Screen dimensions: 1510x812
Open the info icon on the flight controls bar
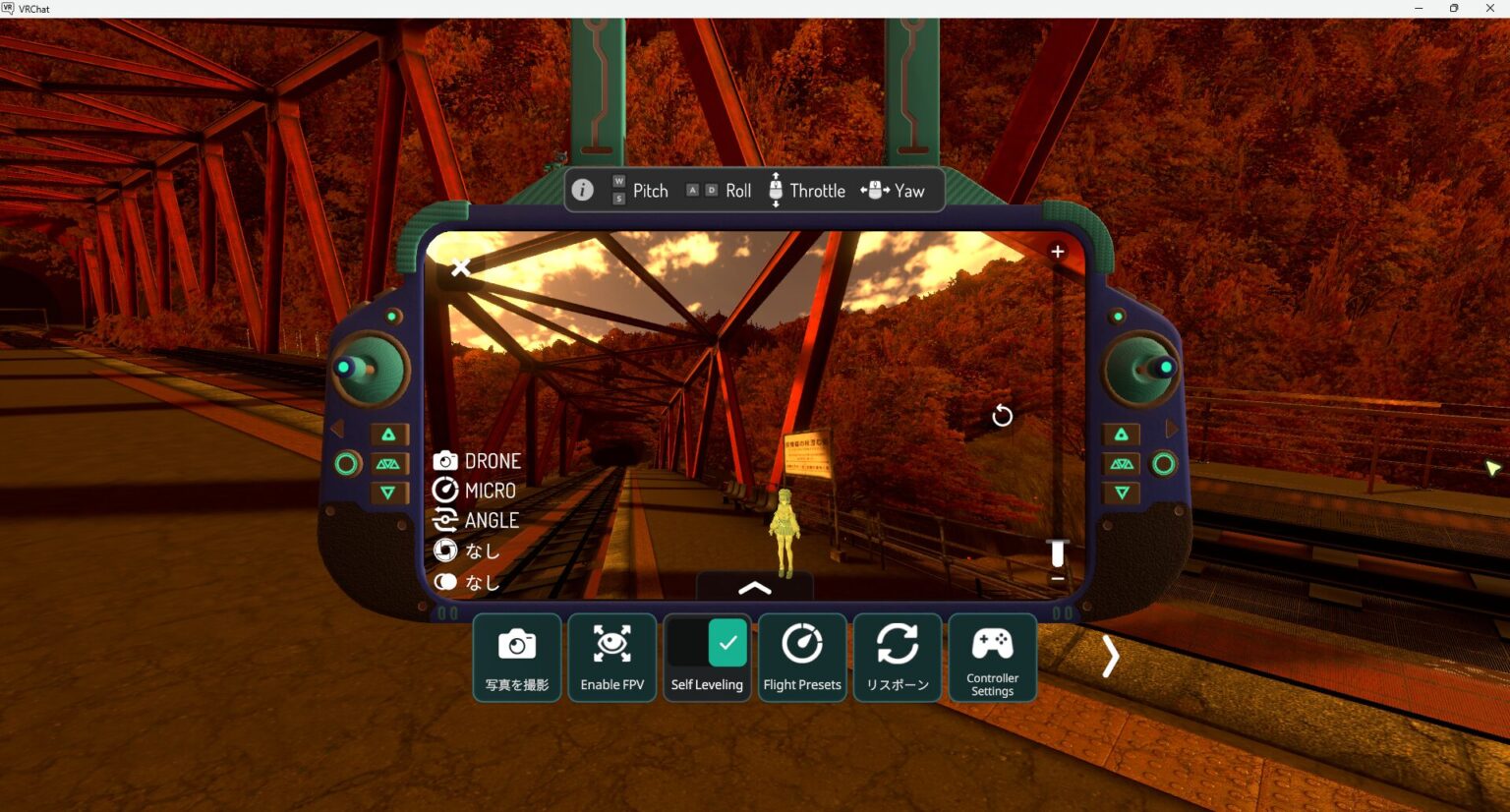[x=582, y=190]
